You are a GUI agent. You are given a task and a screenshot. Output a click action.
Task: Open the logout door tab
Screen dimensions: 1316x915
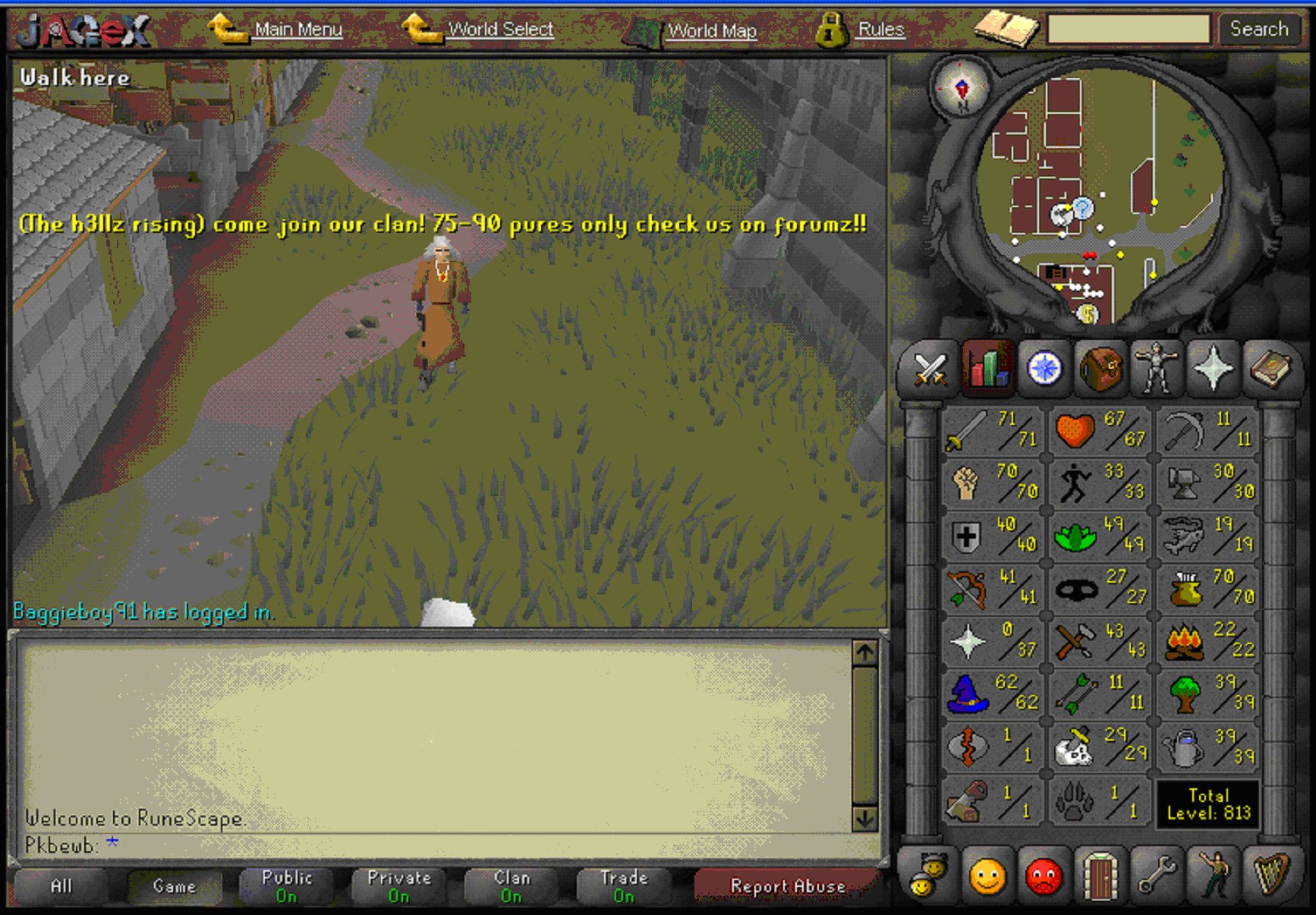click(x=1100, y=876)
